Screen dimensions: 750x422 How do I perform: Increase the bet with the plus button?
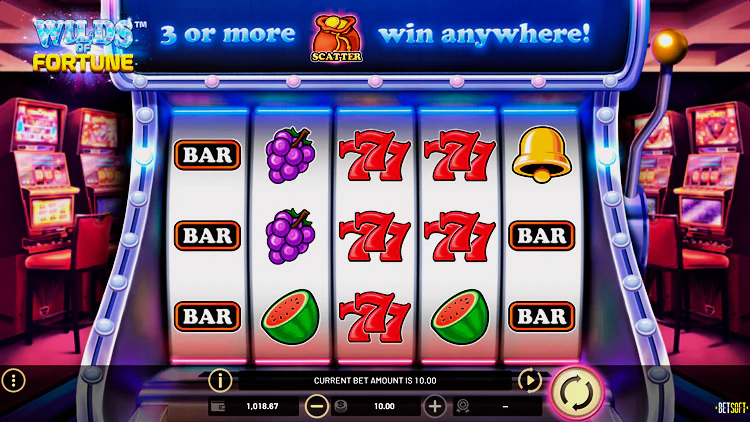coord(435,406)
